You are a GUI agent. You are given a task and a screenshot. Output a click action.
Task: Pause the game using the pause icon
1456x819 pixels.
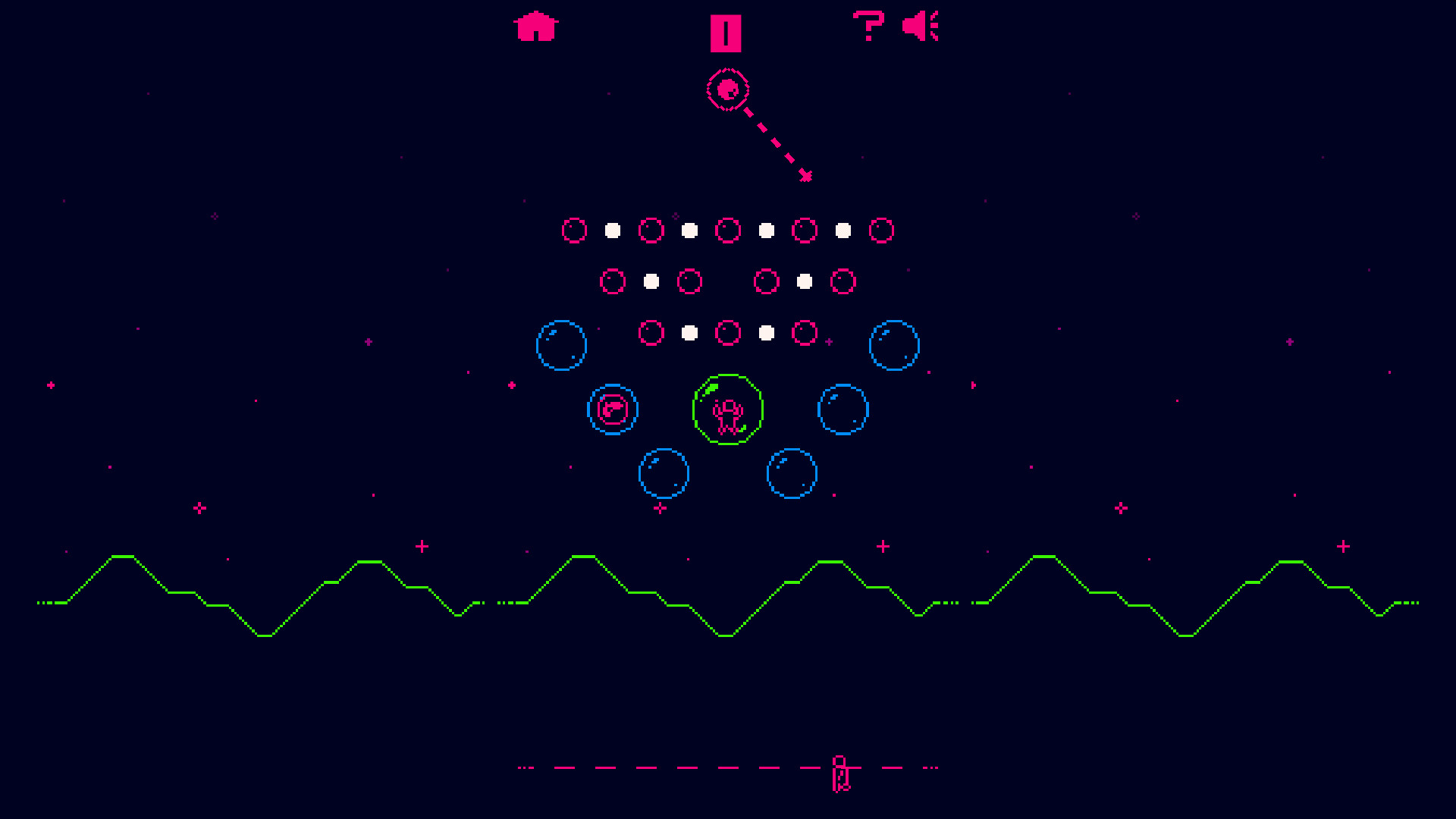point(726,32)
